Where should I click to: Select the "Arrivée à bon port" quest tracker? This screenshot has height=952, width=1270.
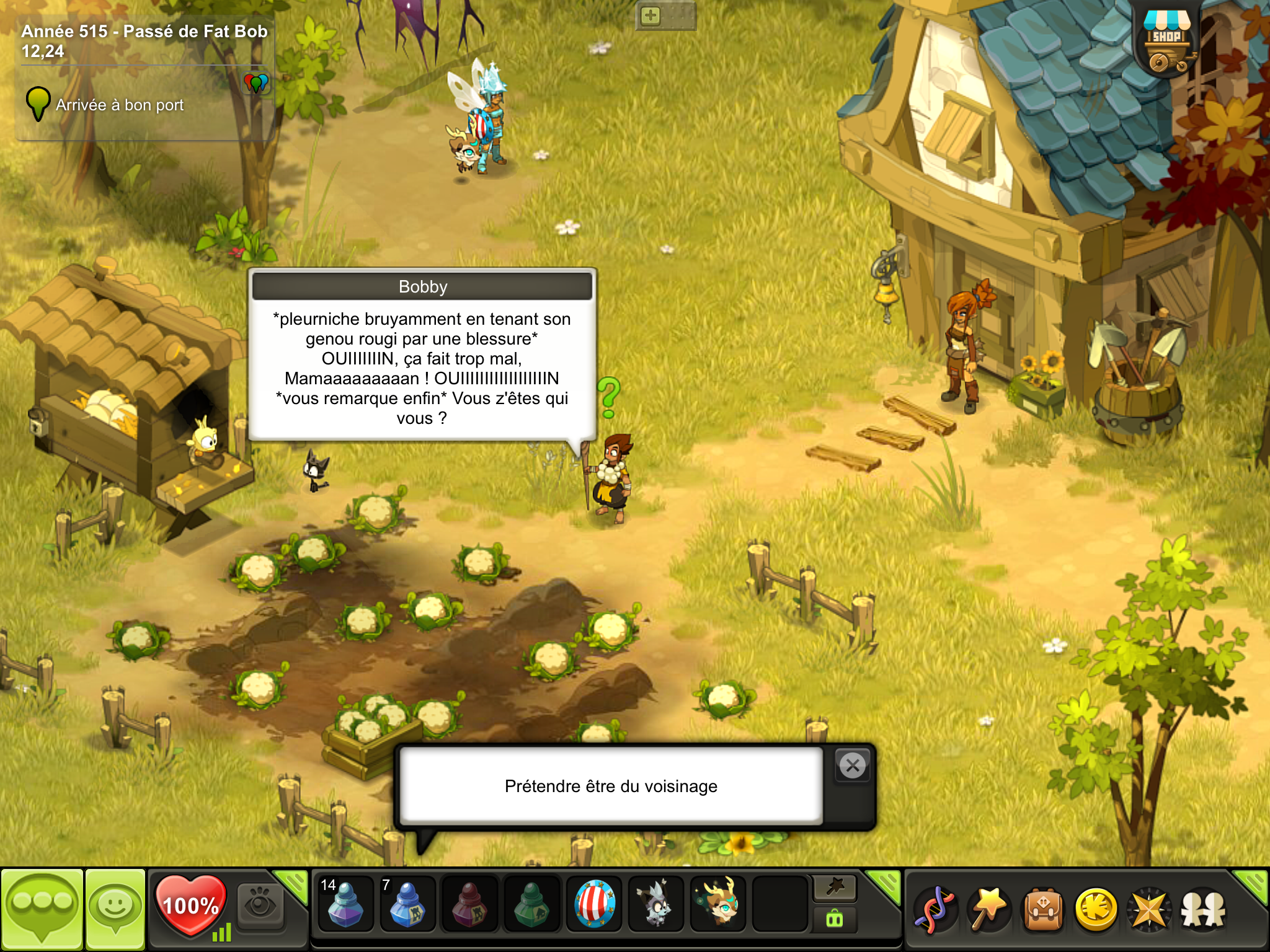tap(120, 105)
